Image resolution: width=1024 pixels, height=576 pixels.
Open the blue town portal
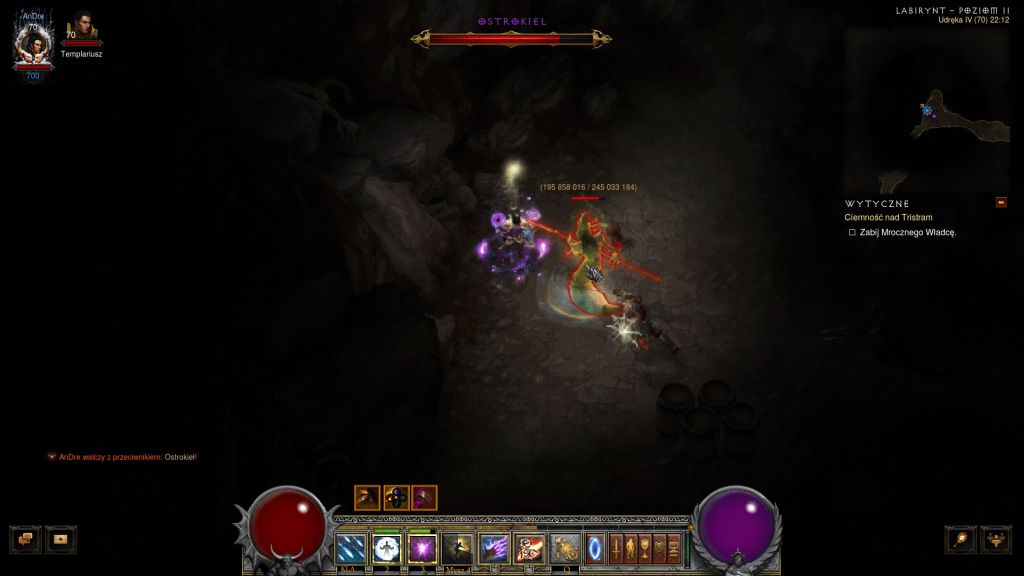click(595, 547)
